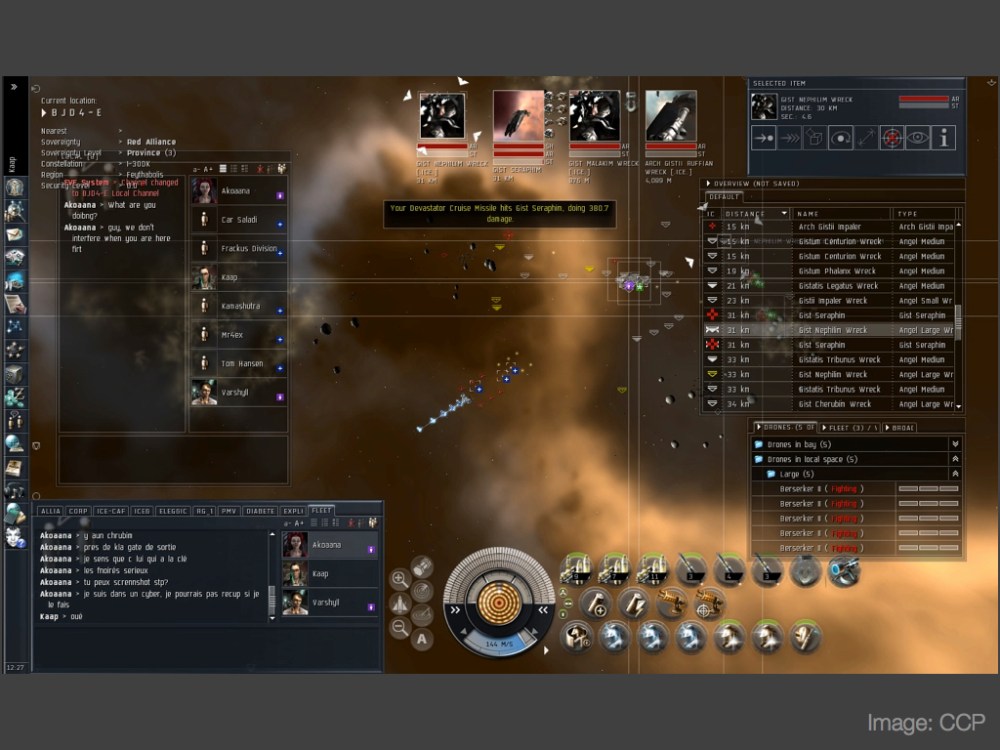Sort overview by the Distance column header
Image resolution: width=1000 pixels, height=750 pixels.
pyautogui.click(x=754, y=213)
